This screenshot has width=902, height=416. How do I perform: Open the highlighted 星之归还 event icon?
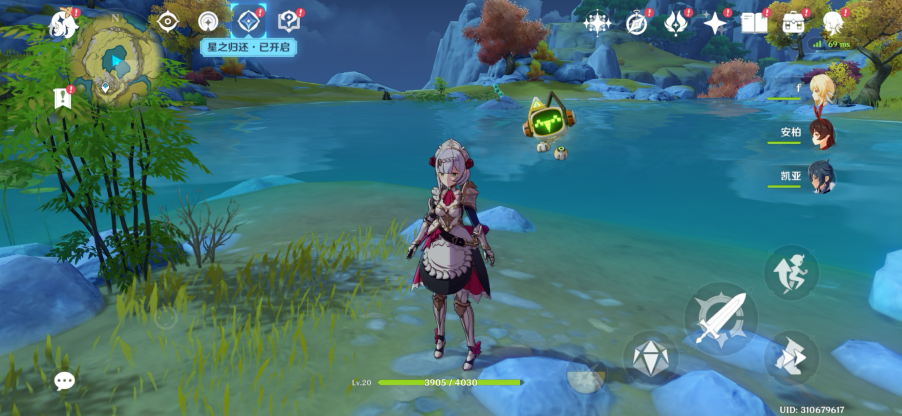pyautogui.click(x=247, y=20)
